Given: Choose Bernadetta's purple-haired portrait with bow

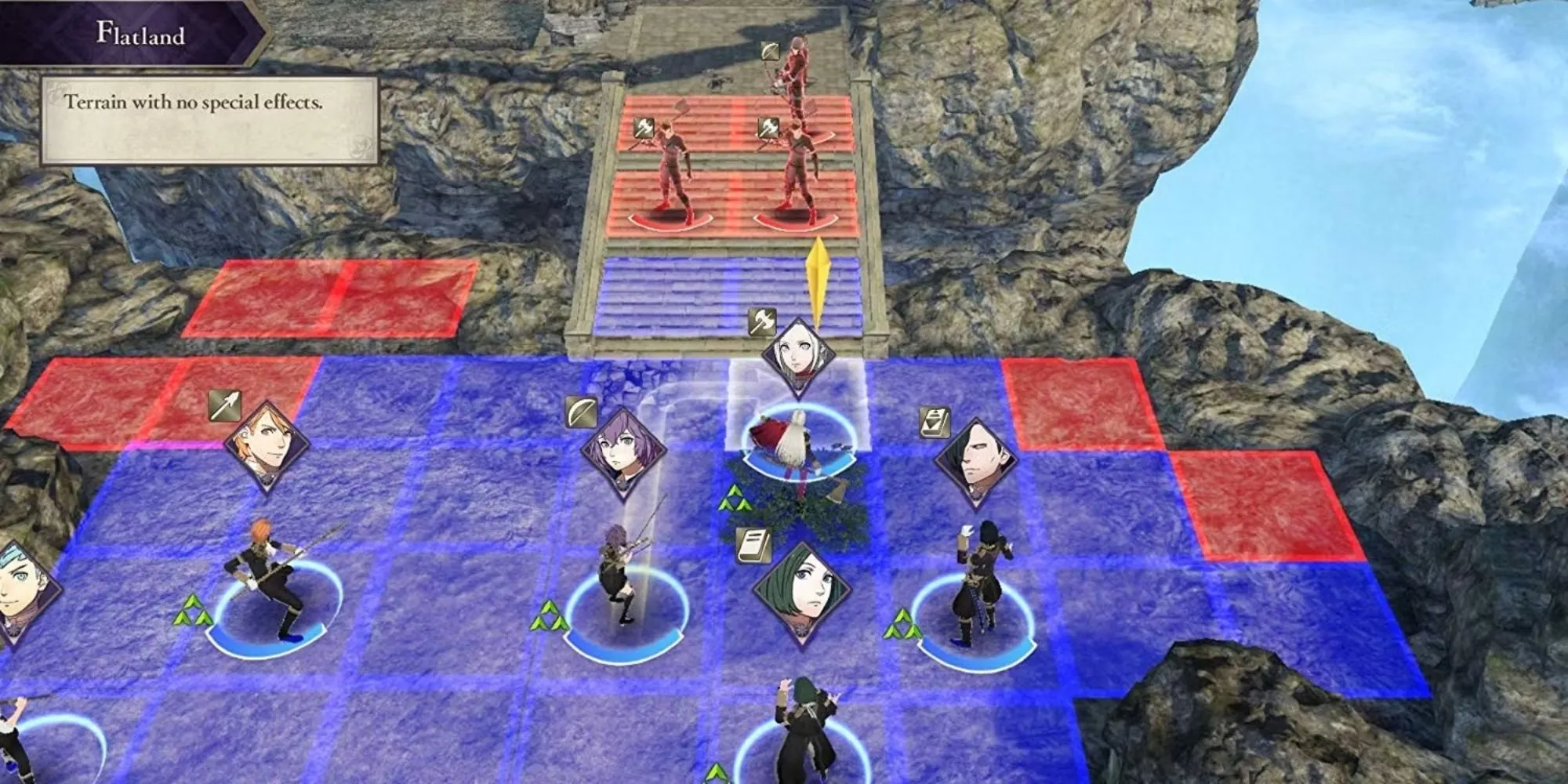Looking at the screenshot, I should point(623,452).
